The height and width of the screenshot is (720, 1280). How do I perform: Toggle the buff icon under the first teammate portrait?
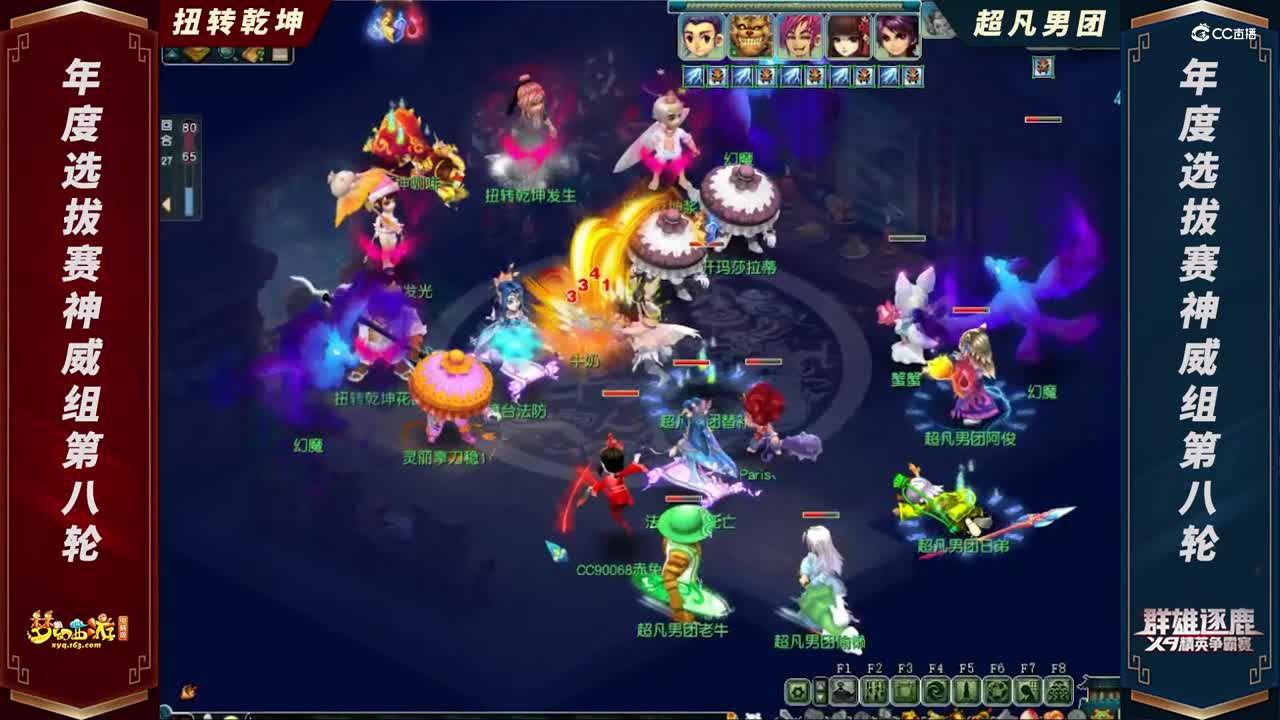tap(694, 74)
